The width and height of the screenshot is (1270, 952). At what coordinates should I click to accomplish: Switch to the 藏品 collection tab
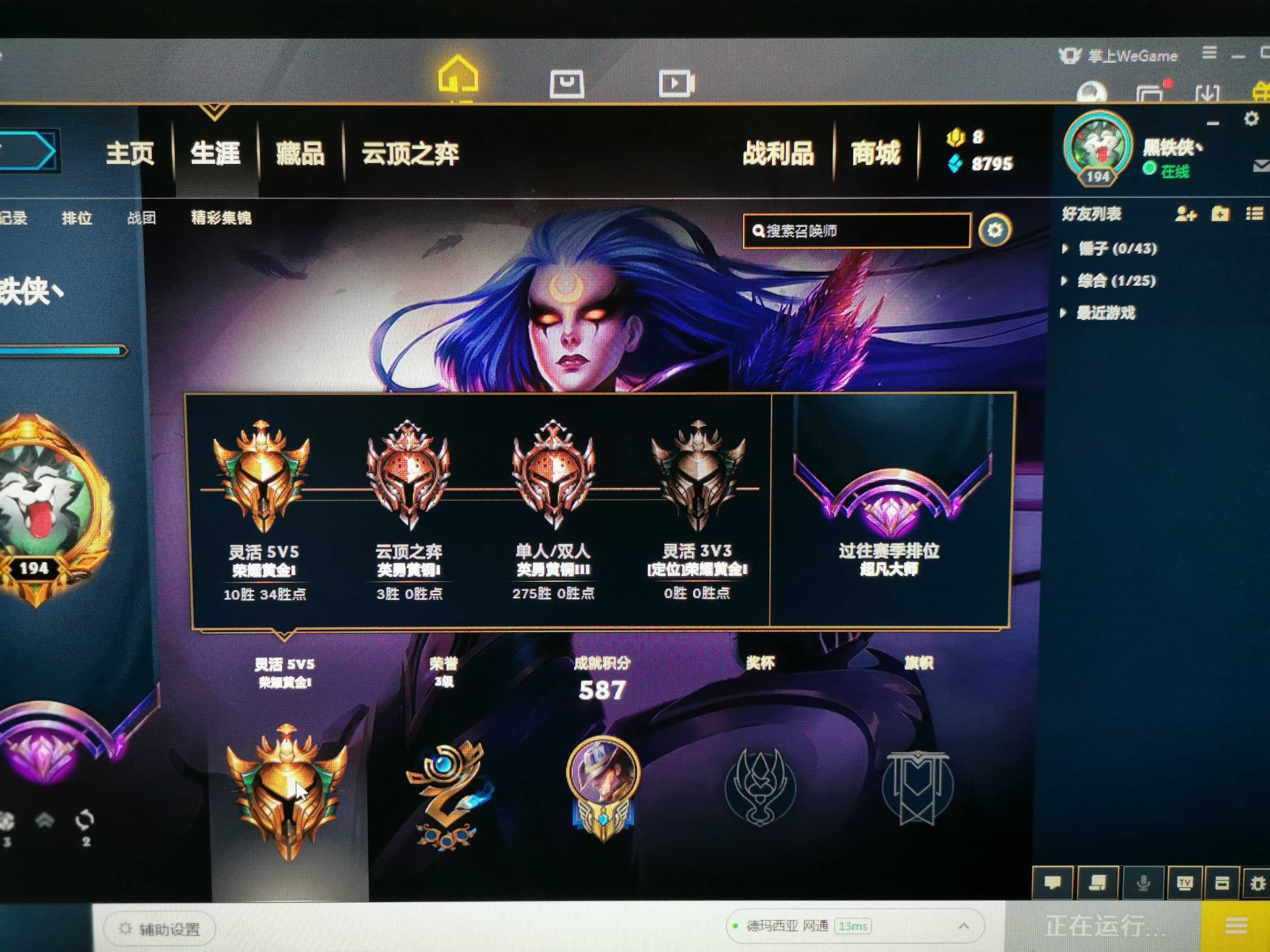(300, 154)
